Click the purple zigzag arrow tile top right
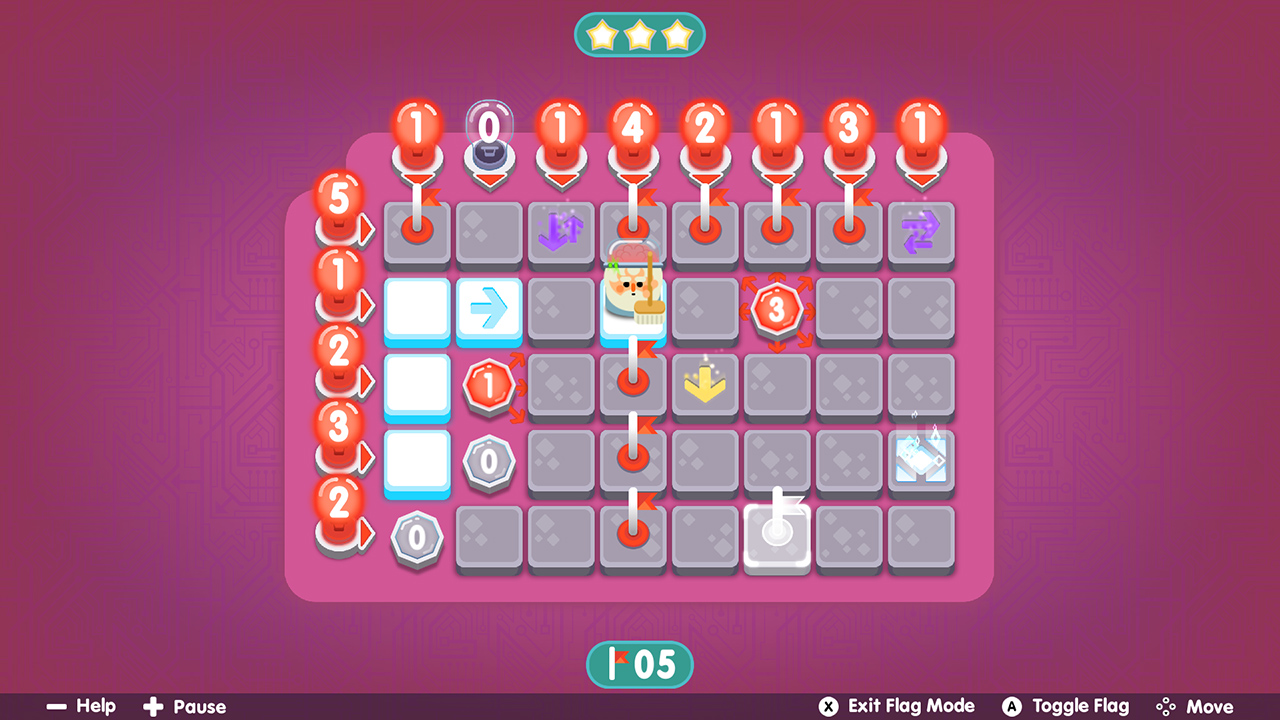The image size is (1280, 720). 921,232
